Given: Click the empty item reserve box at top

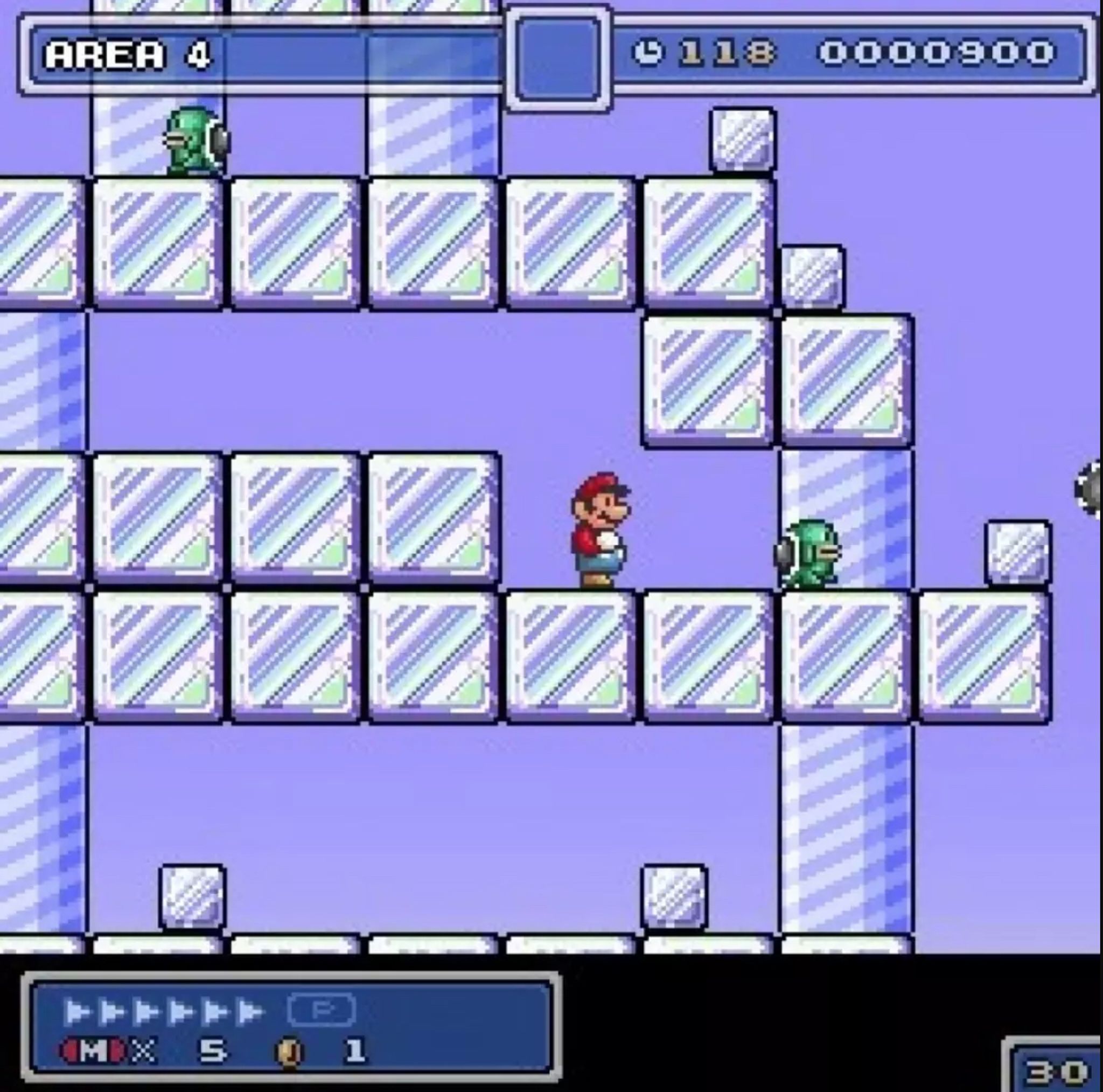Looking at the screenshot, I should pyautogui.click(x=560, y=57).
